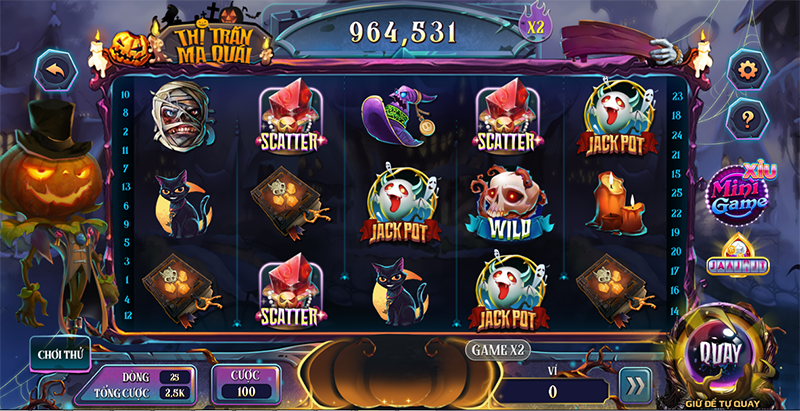Start trial mode with CHƠI THỬ
This screenshot has width=800, height=411.
point(59,352)
